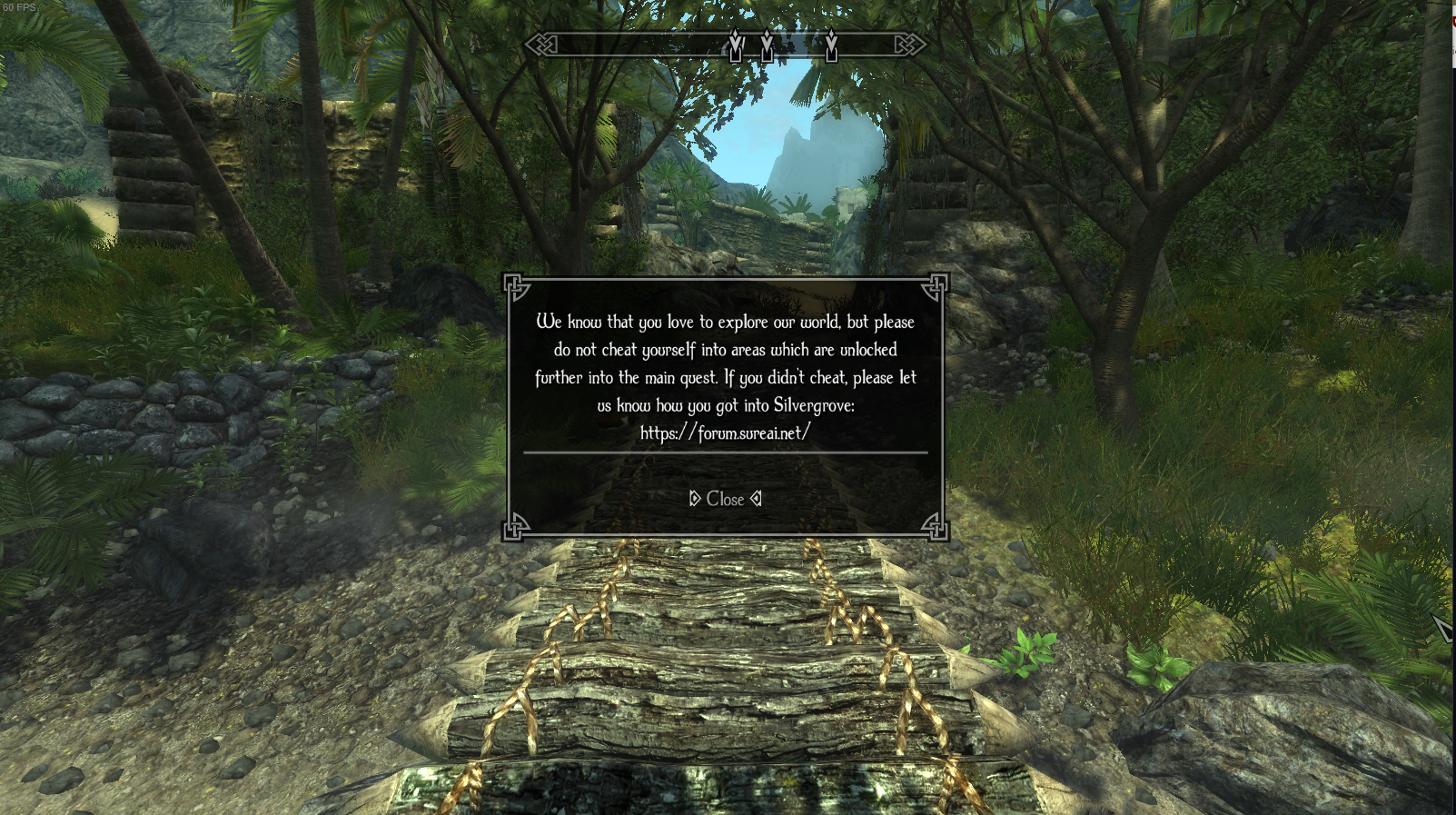Select the Close option on the message box
This screenshot has width=1456, height=815.
725,499
